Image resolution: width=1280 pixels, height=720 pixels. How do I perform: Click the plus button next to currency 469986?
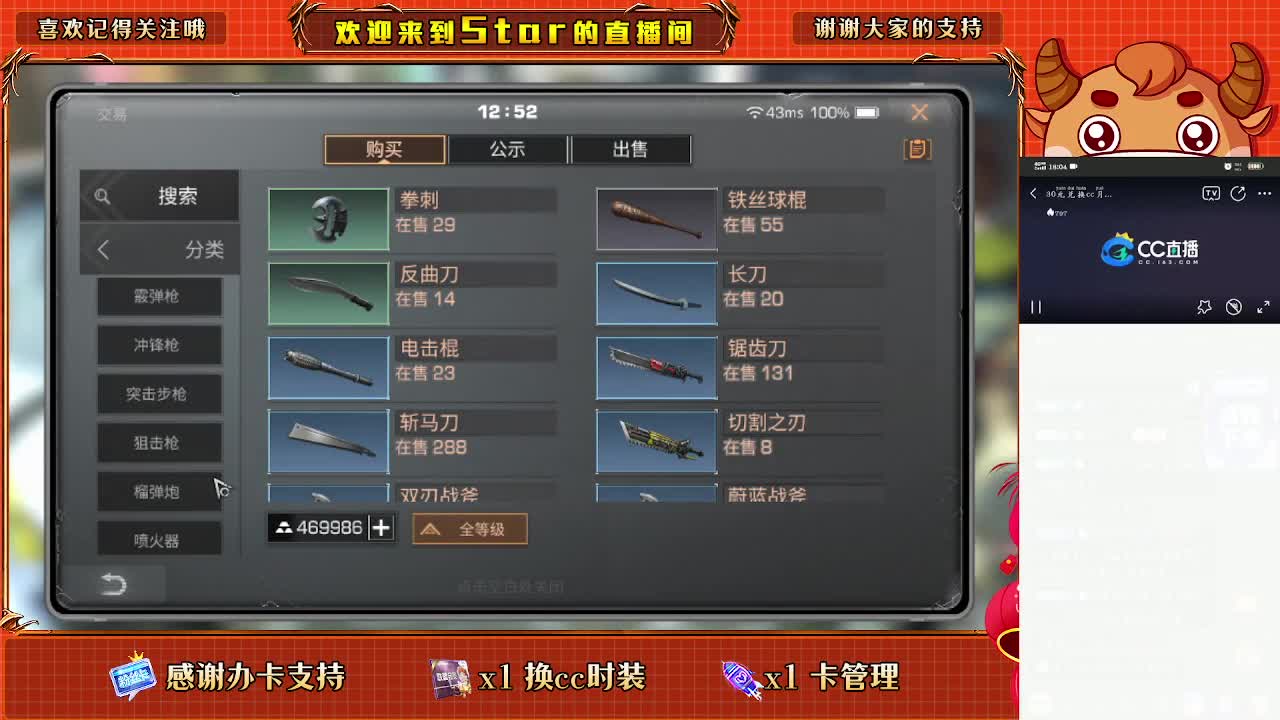381,527
